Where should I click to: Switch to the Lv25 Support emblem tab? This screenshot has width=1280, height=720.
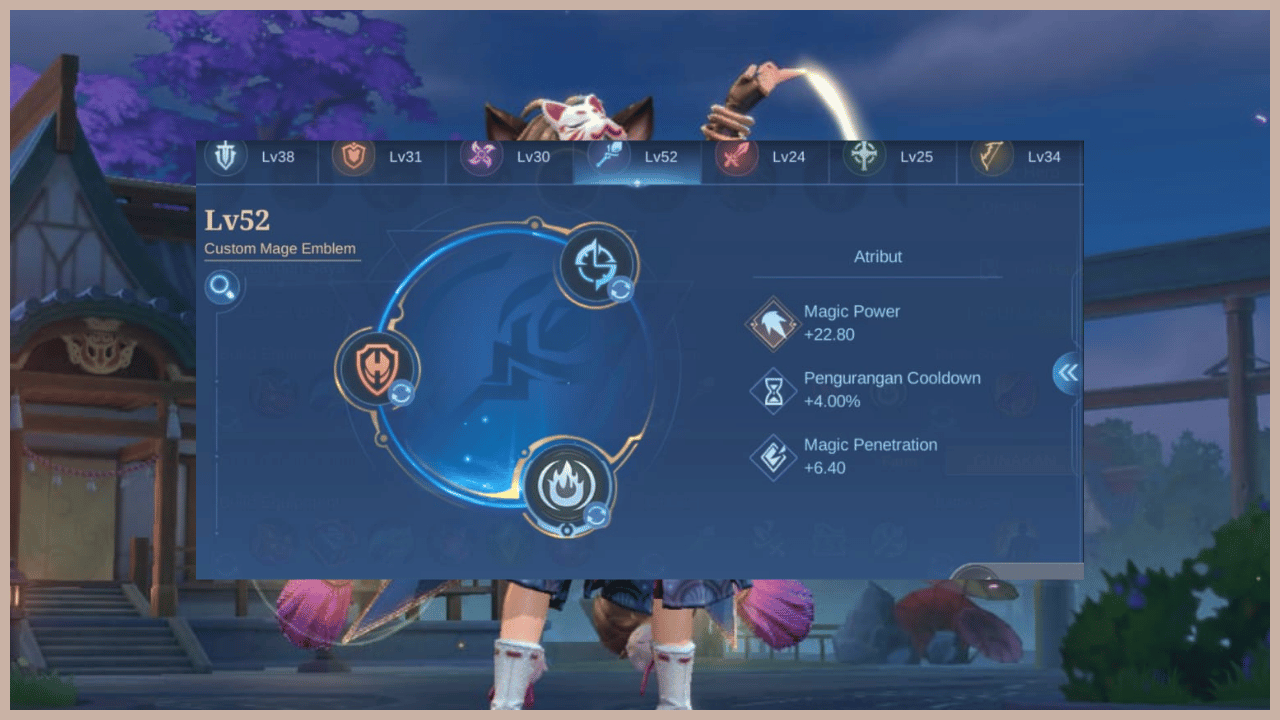click(x=865, y=157)
